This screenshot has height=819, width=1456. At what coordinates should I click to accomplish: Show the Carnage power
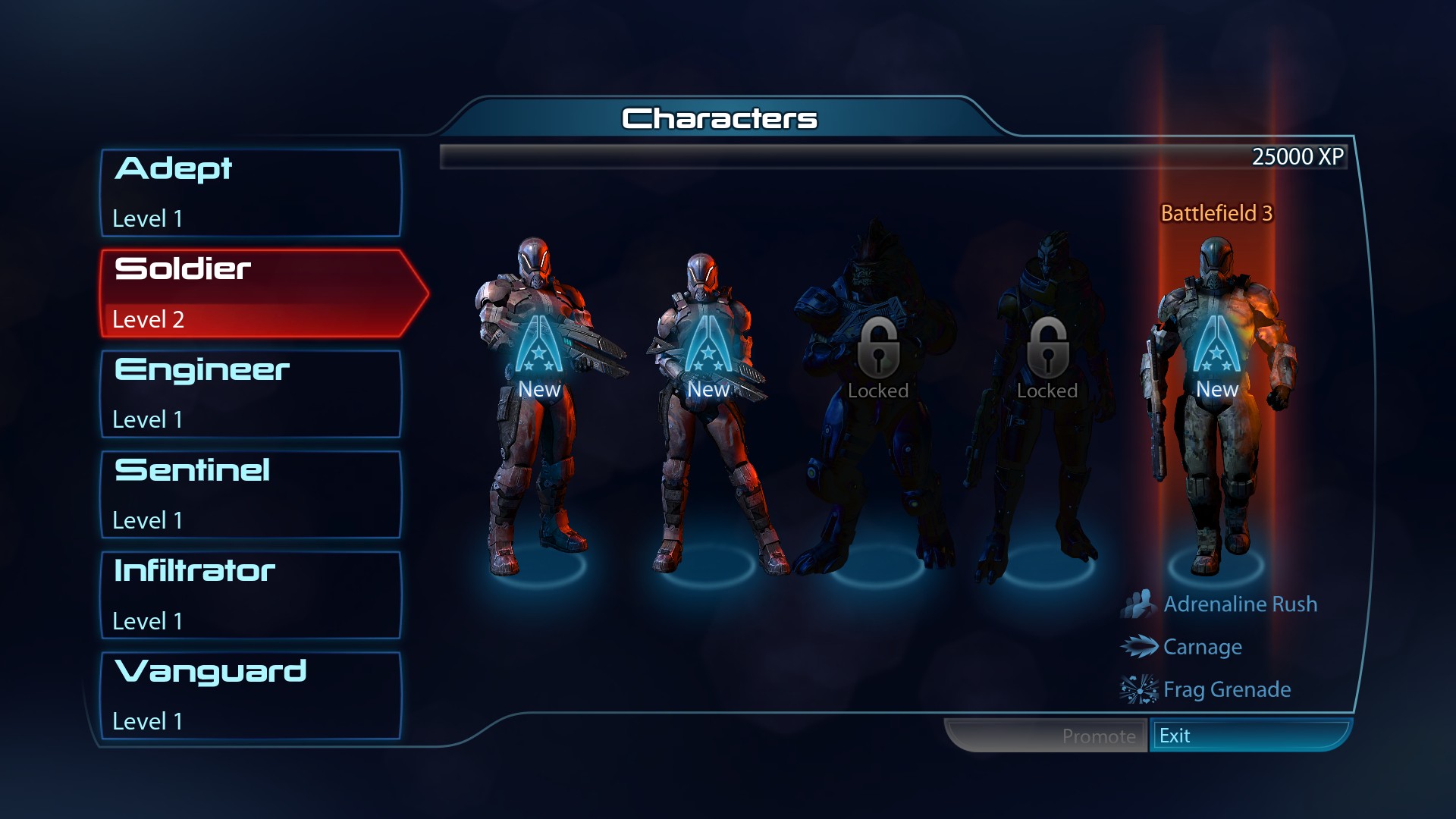point(1202,647)
